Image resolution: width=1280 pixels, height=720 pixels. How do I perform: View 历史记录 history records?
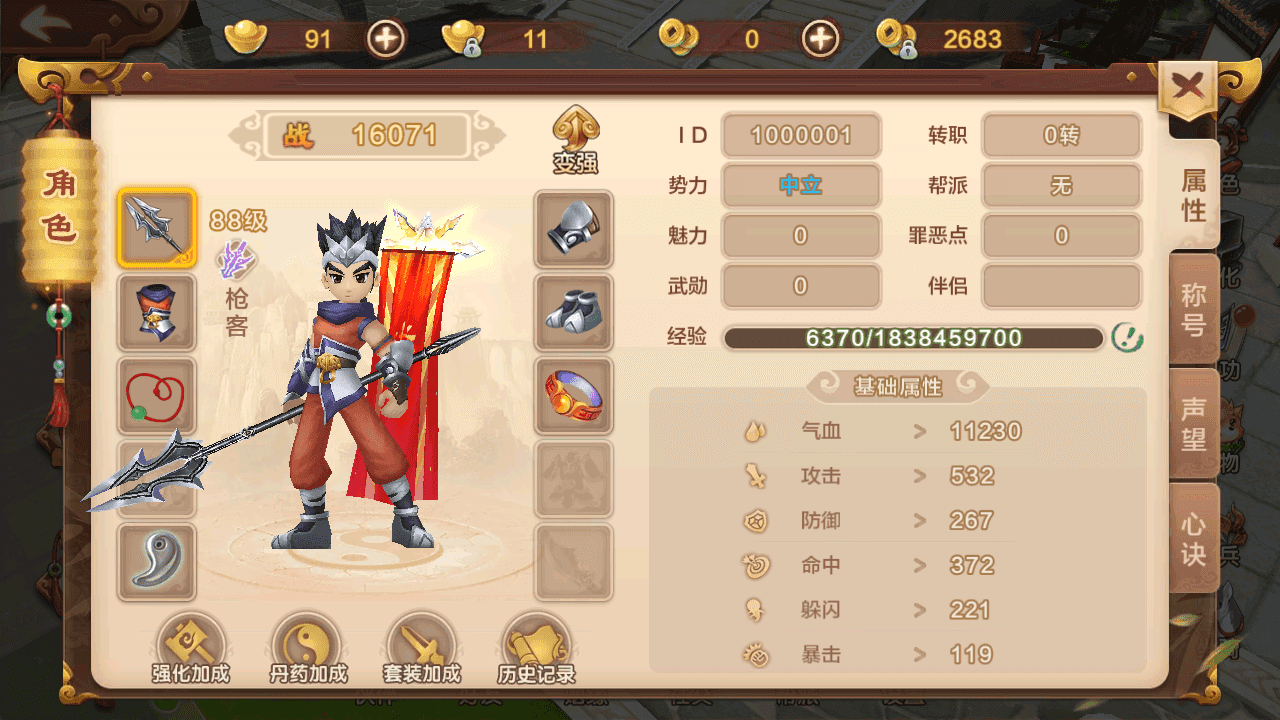(537, 648)
